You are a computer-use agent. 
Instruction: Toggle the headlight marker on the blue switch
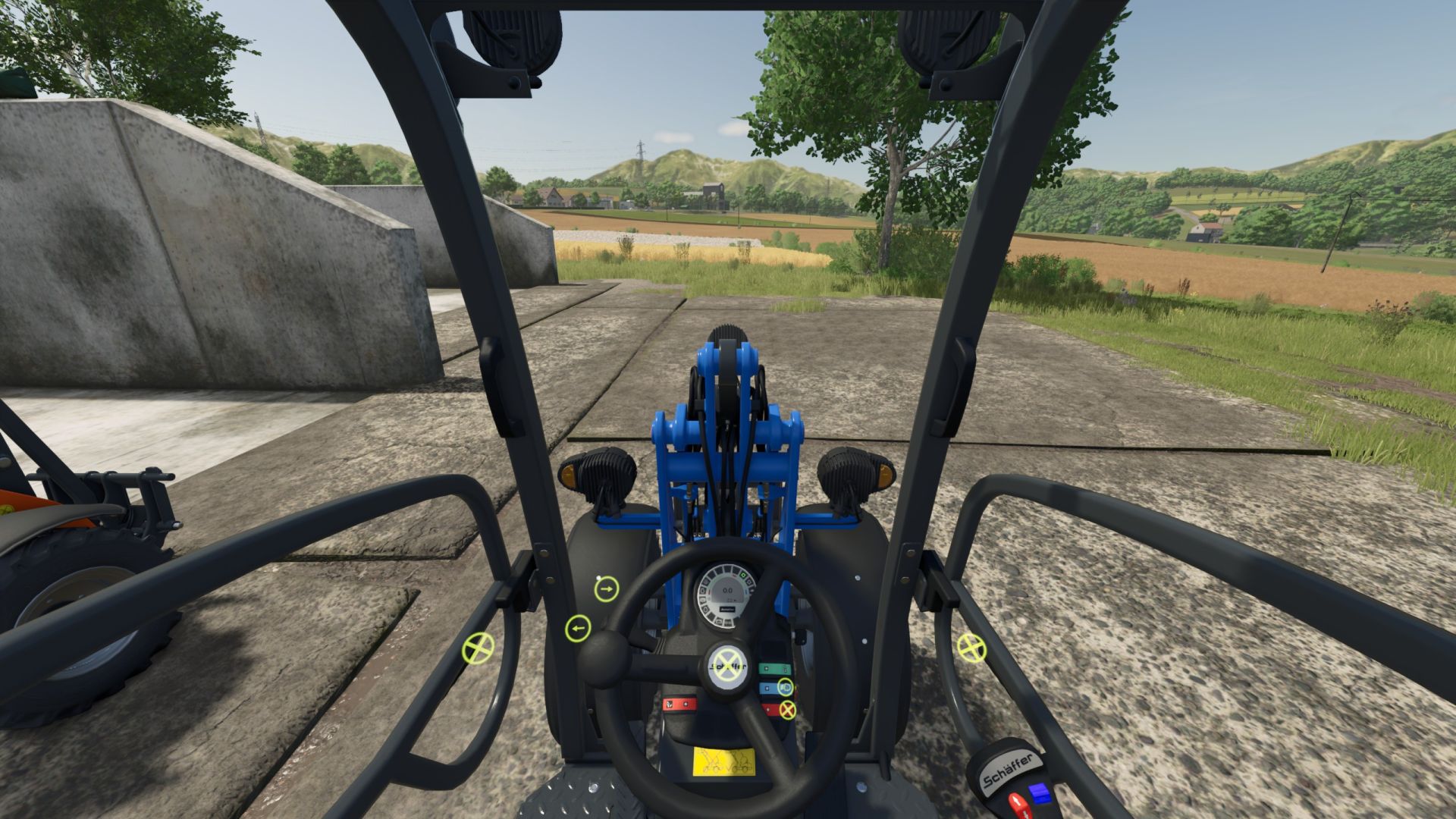(x=786, y=689)
